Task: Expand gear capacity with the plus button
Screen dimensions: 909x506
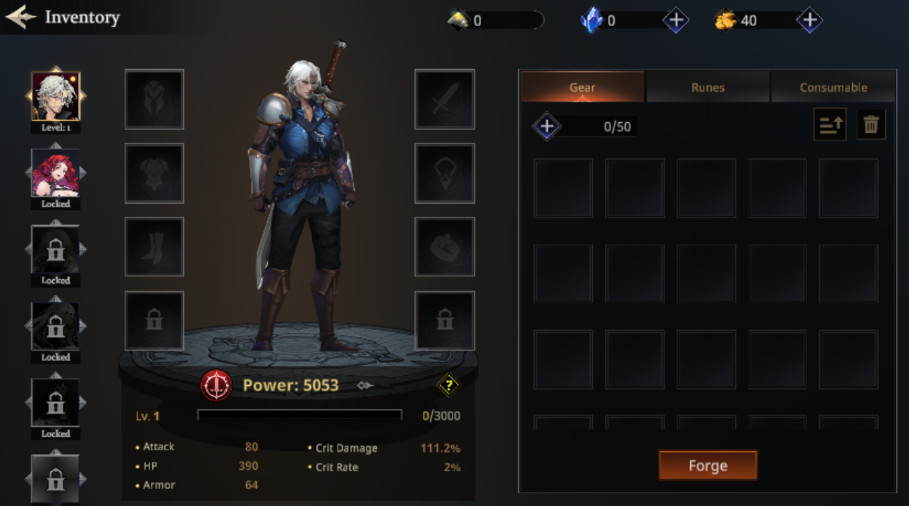Action: (x=547, y=126)
